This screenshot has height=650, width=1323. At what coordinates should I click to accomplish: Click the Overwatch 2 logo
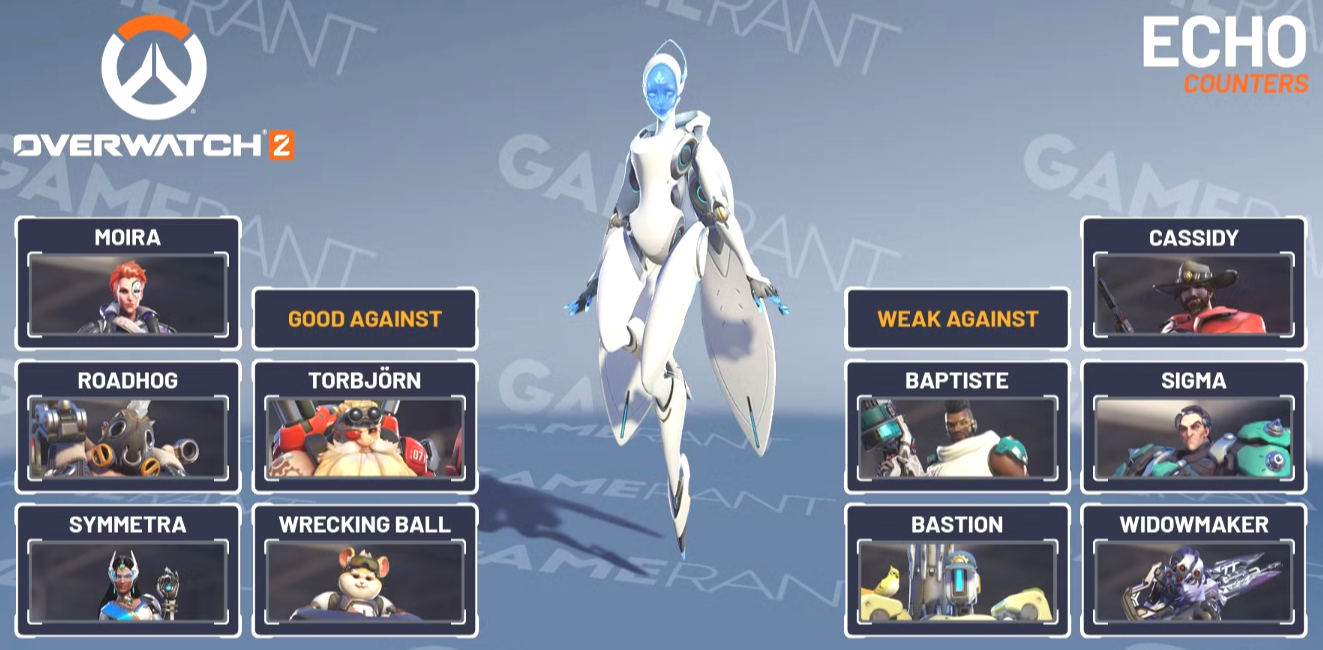click(154, 88)
